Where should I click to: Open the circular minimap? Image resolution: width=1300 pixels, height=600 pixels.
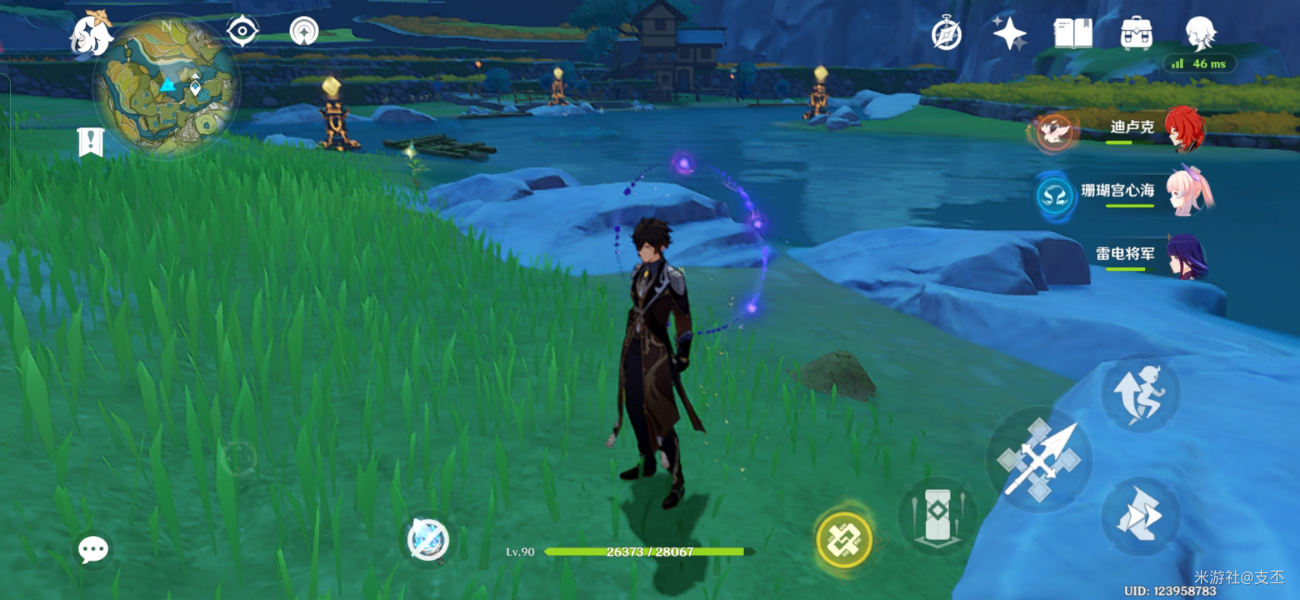pos(166,85)
